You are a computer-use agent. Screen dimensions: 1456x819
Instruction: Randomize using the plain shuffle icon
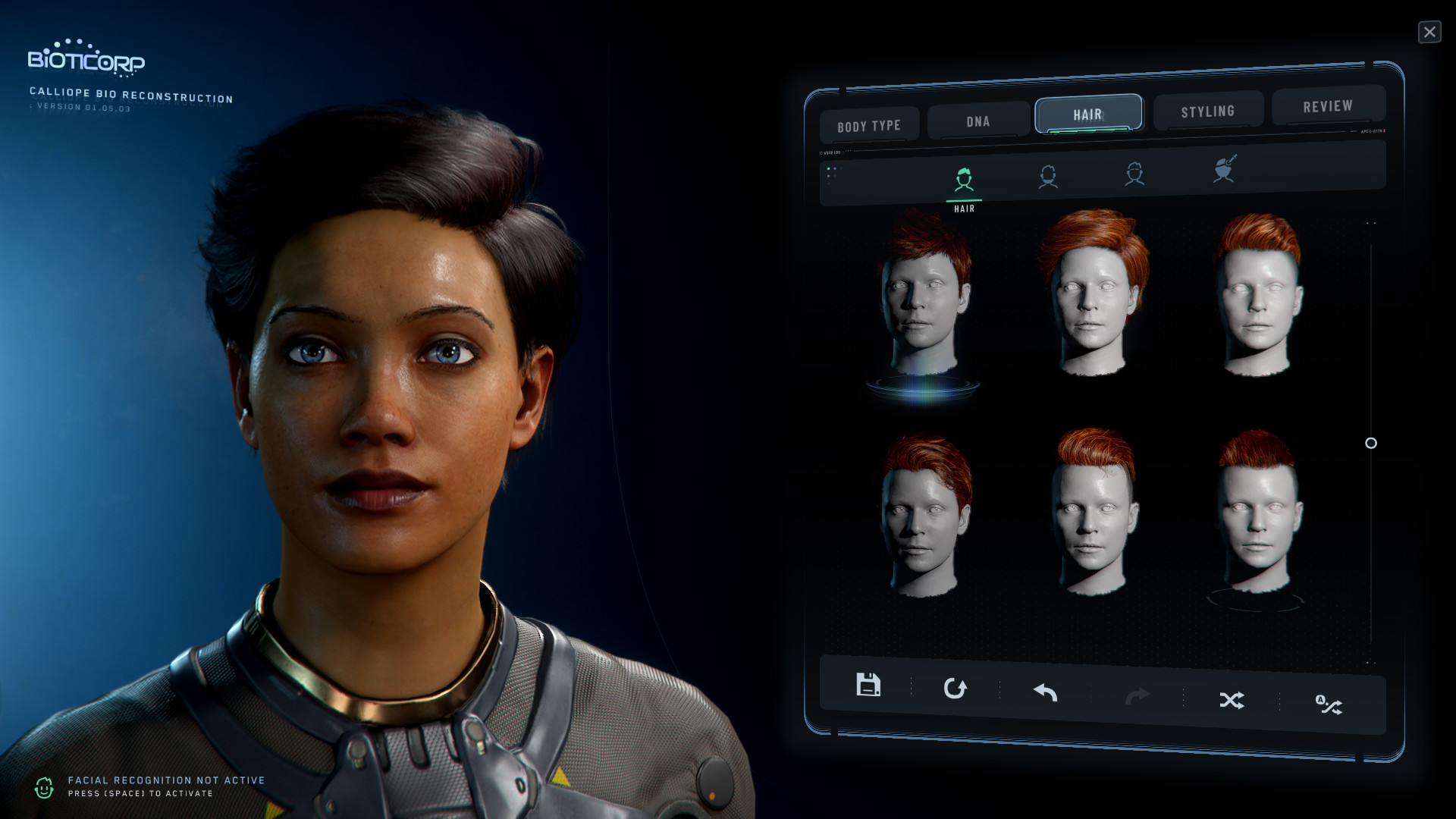coord(1232,700)
